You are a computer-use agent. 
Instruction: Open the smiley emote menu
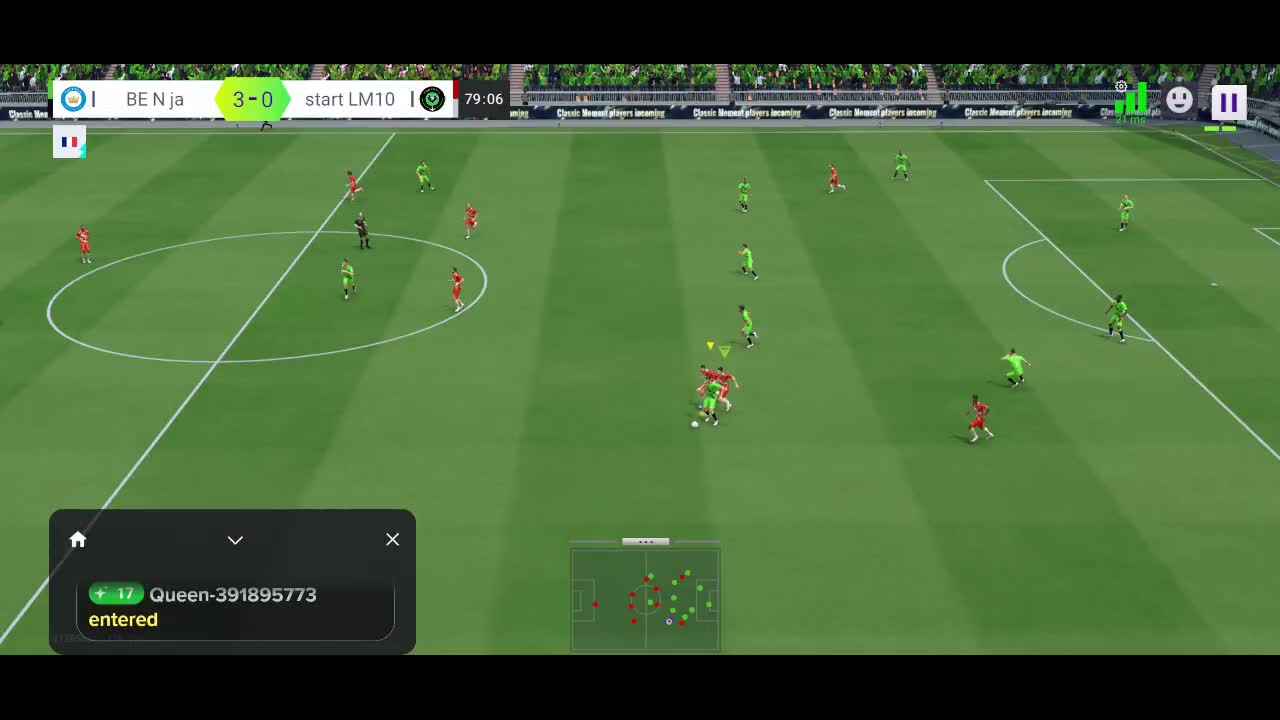pyautogui.click(x=1180, y=99)
